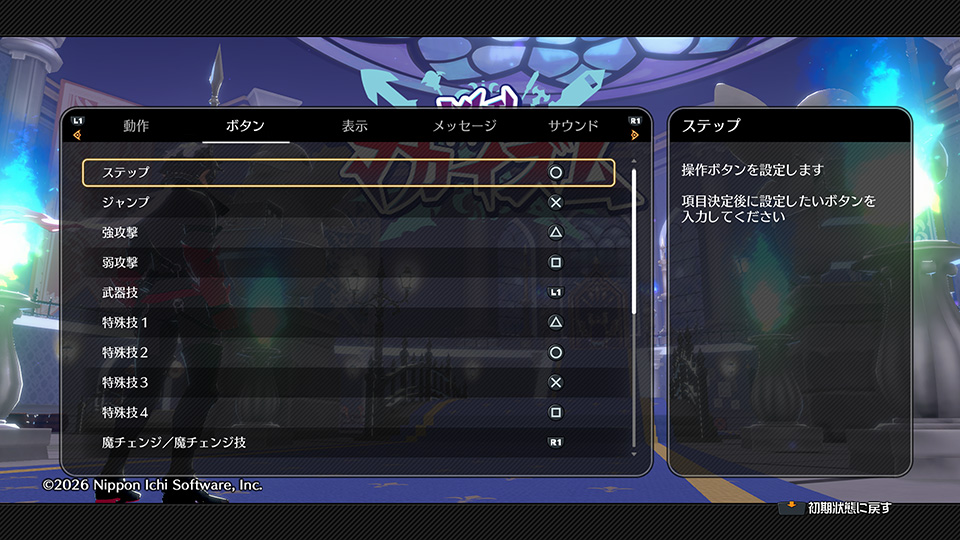Select the 強攻撃 binding row

tap(348, 232)
